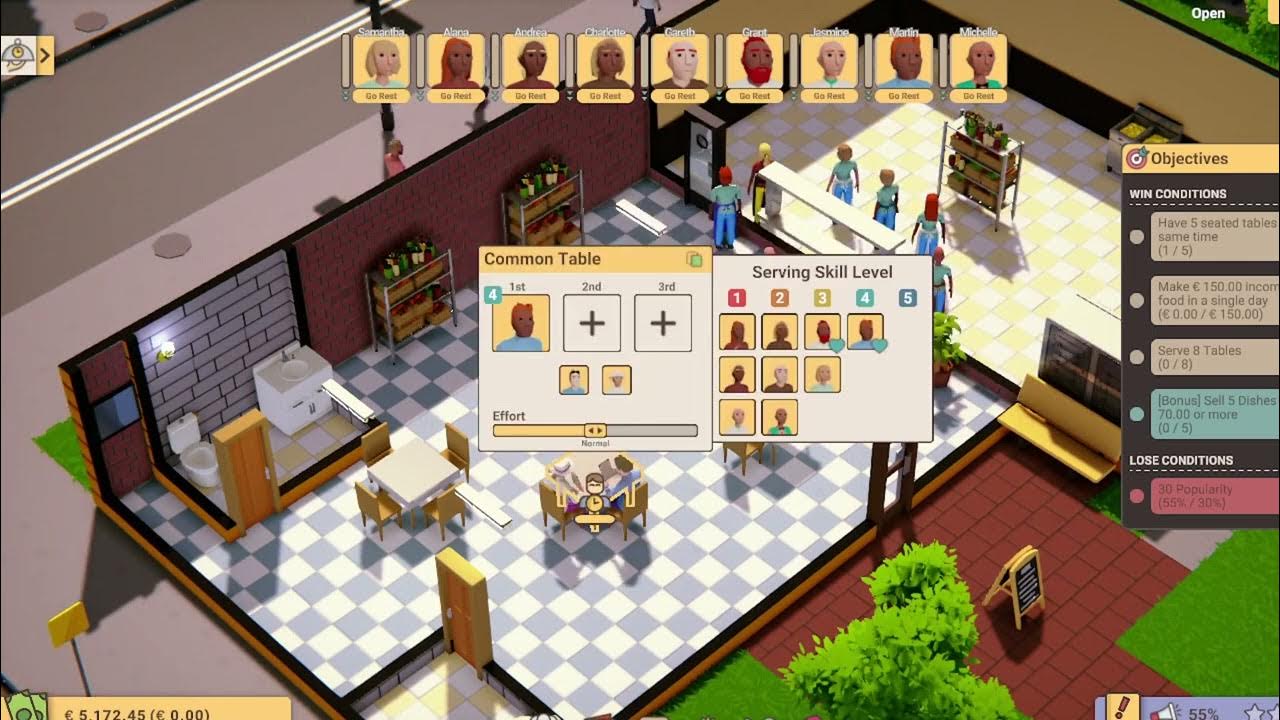Viewport: 1280px width, 720px height.
Task: Select the hat-wearing customer icon
Action: coord(616,380)
